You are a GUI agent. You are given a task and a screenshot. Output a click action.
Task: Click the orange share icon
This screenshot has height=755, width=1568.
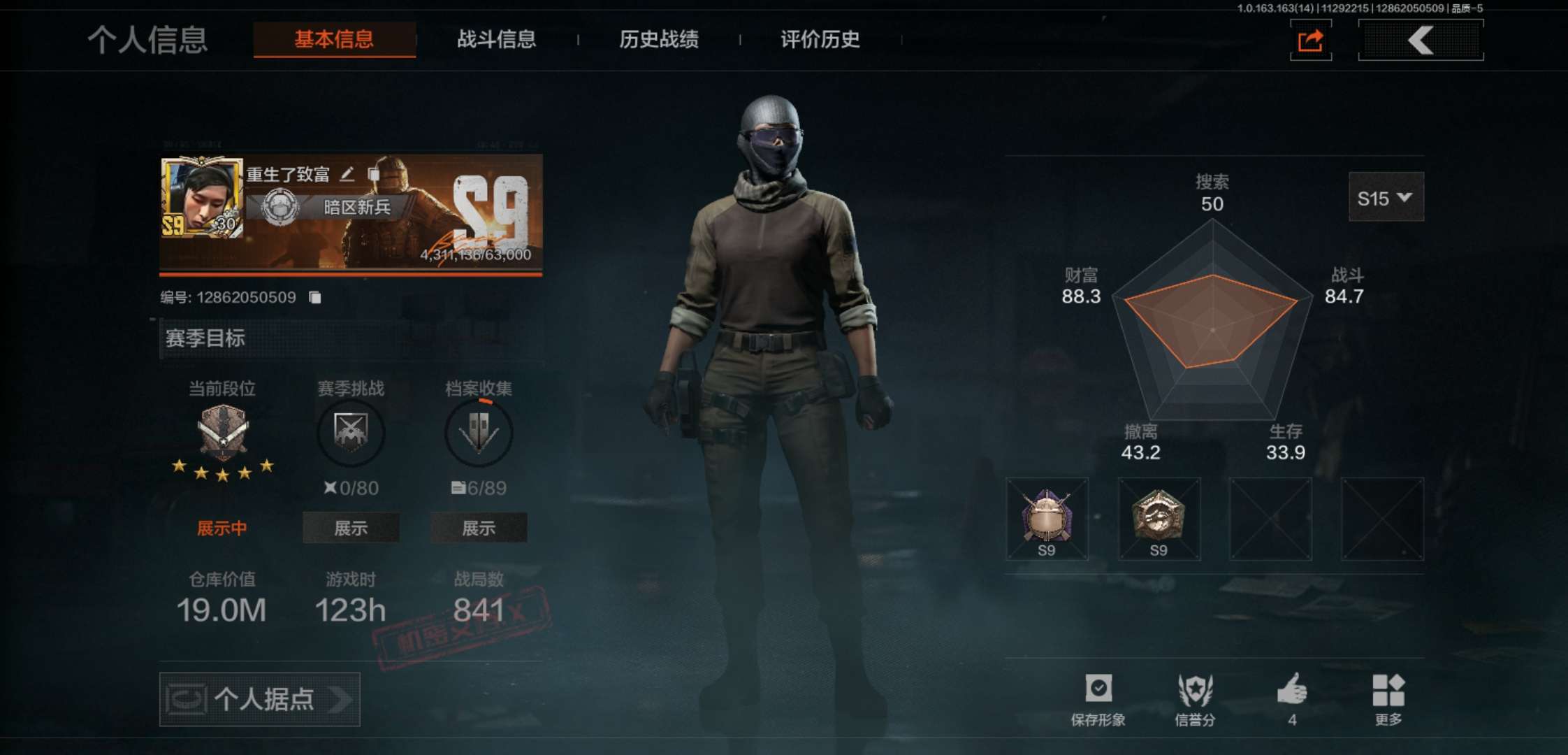pos(1310,41)
